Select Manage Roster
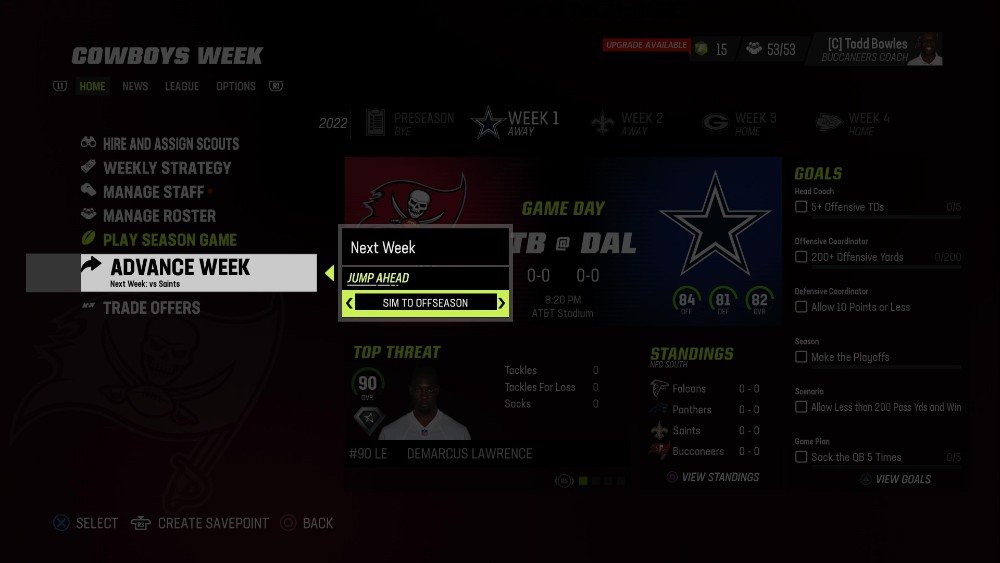The width and height of the screenshot is (1000, 563). pyautogui.click(x=159, y=216)
